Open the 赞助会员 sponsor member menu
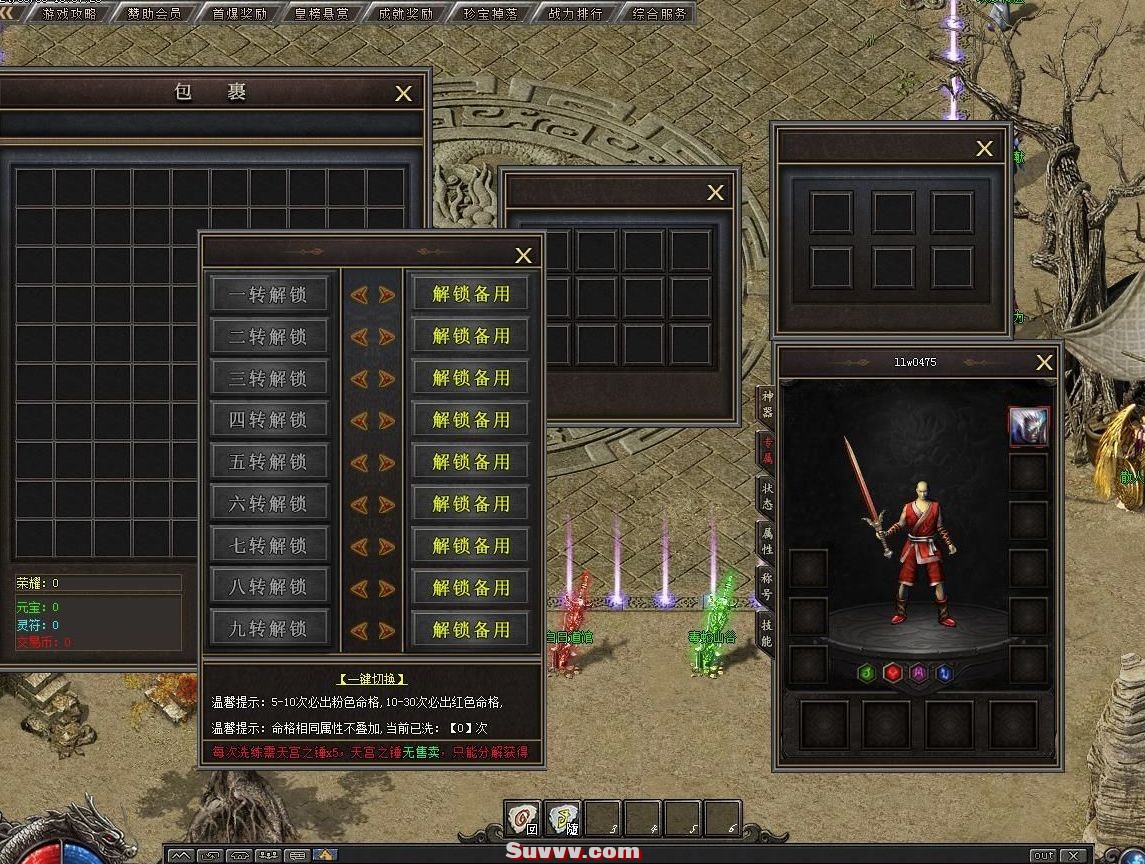 [x=154, y=13]
